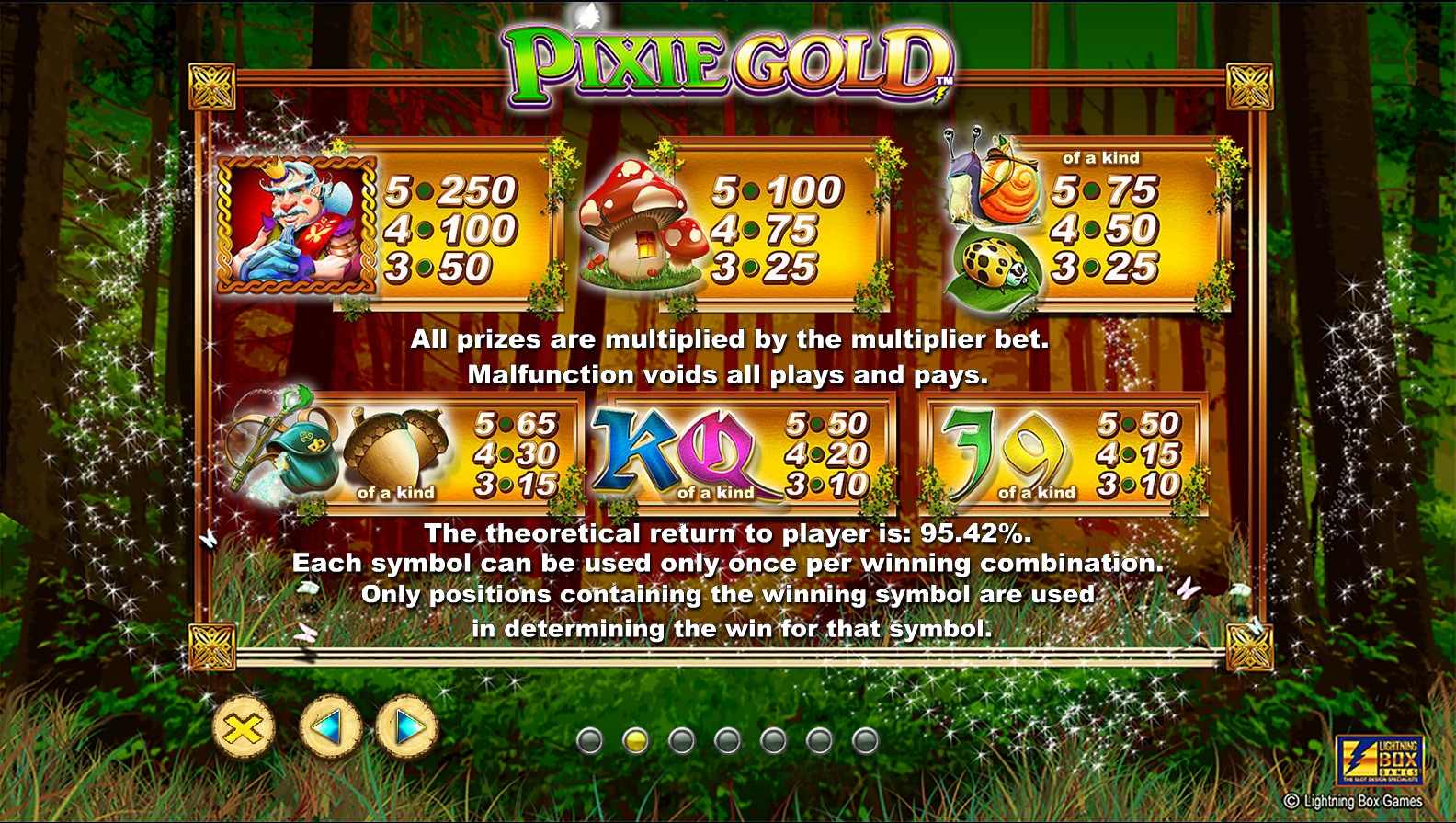Jump to the first page indicator dot

(589, 740)
